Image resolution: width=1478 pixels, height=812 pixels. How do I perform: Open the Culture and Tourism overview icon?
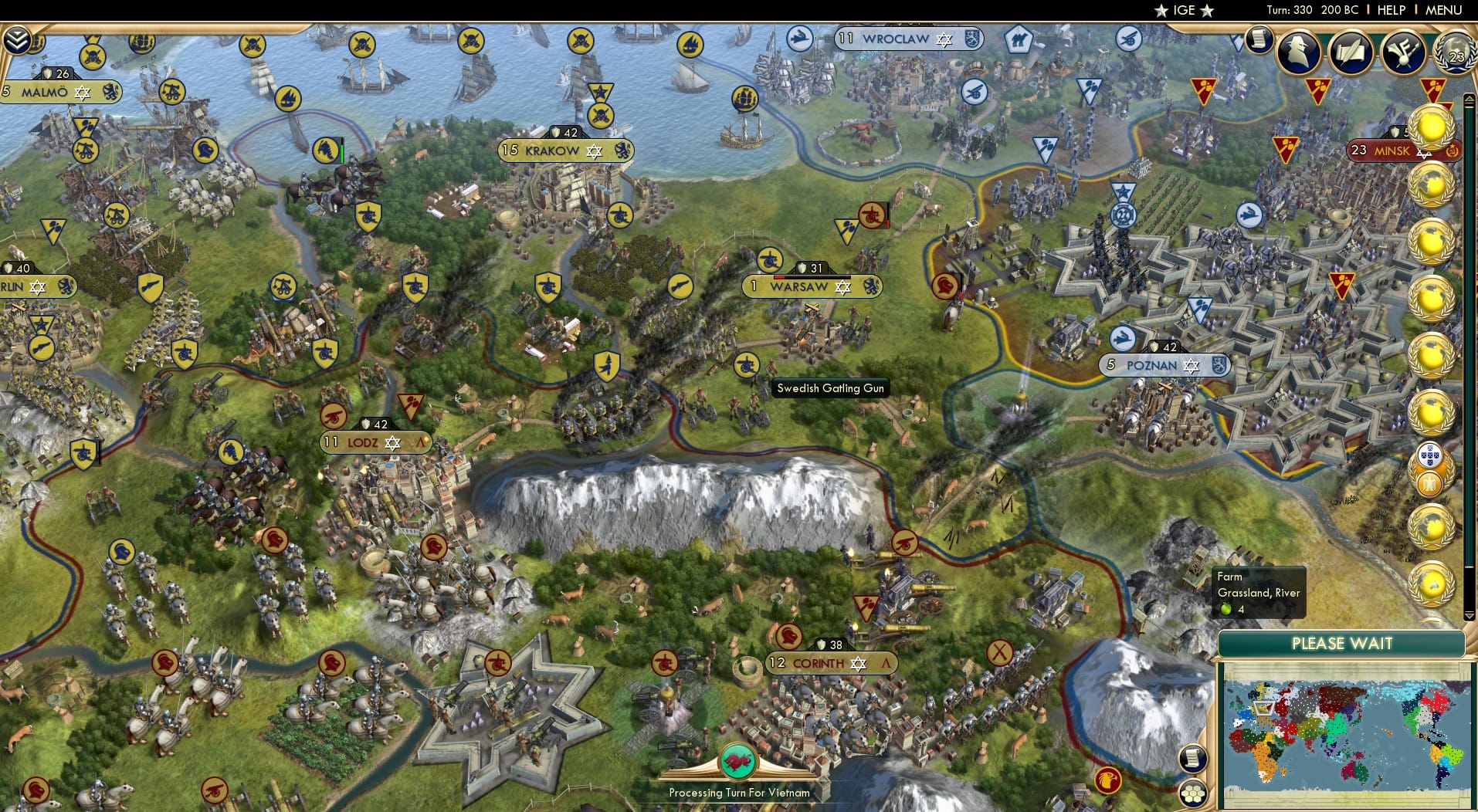click(x=1402, y=49)
